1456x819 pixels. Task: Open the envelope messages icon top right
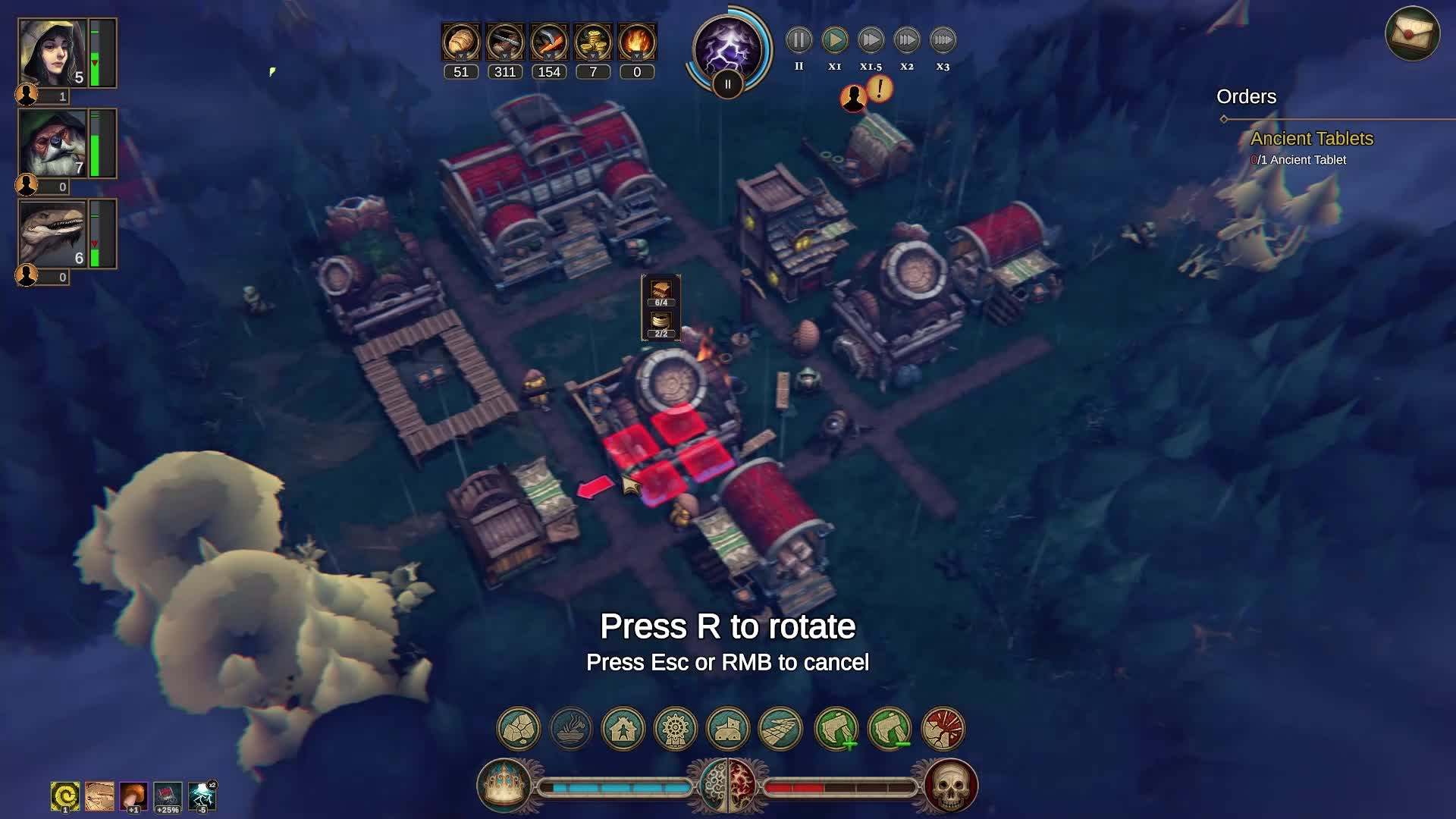pyautogui.click(x=1414, y=32)
